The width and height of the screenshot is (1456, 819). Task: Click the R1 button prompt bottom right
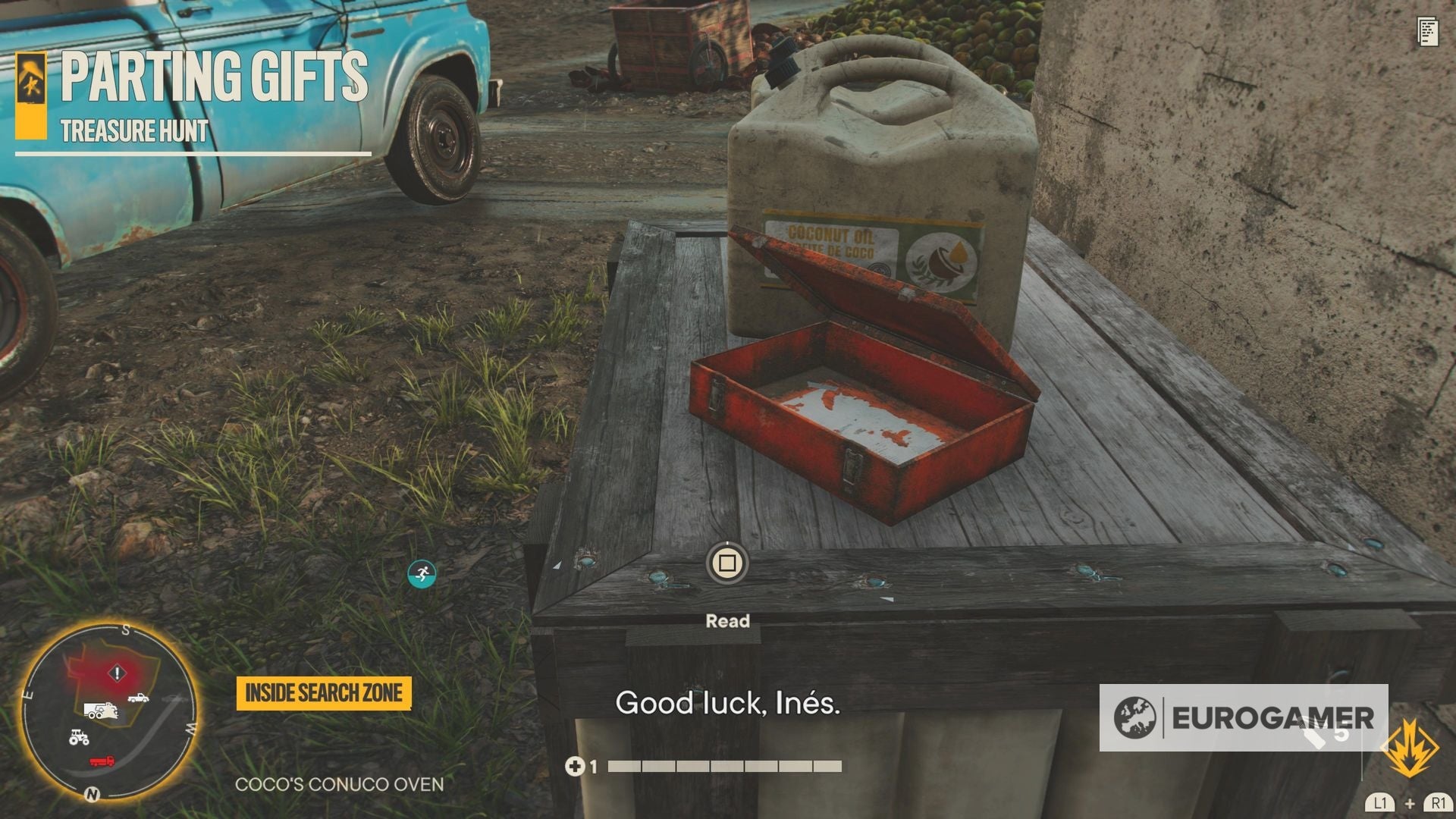coord(1439,802)
